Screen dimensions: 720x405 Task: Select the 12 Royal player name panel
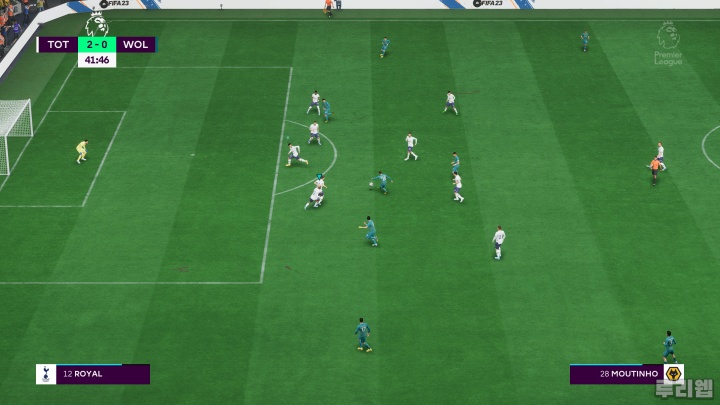point(93,374)
